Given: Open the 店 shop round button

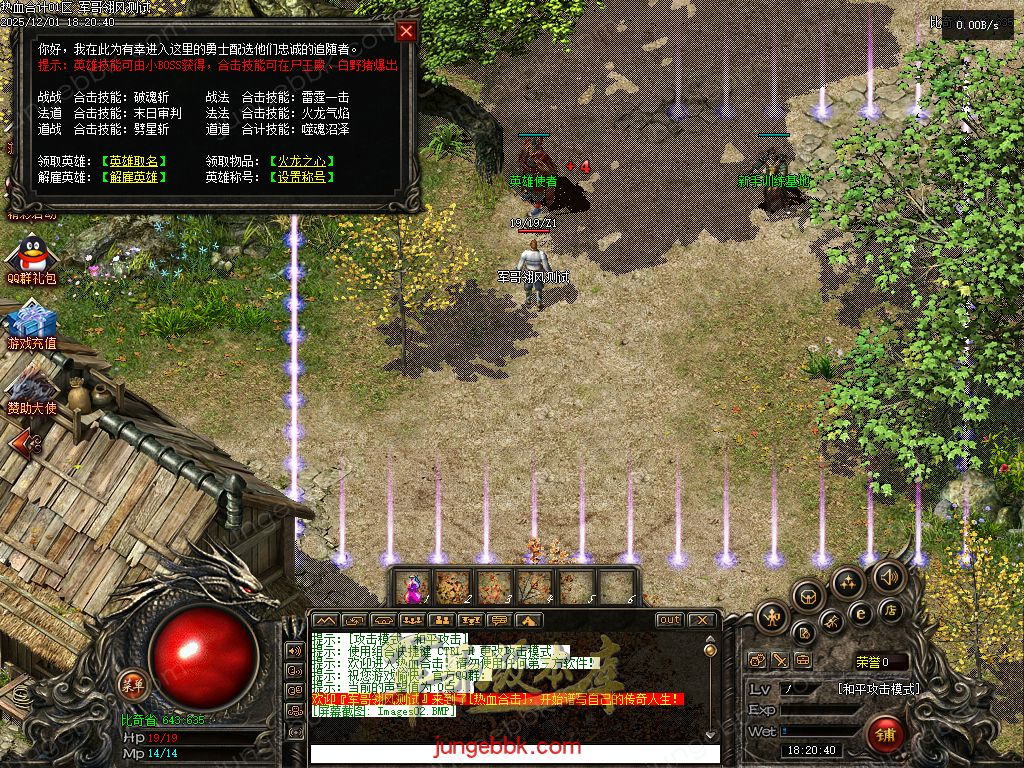Looking at the screenshot, I should [x=889, y=610].
